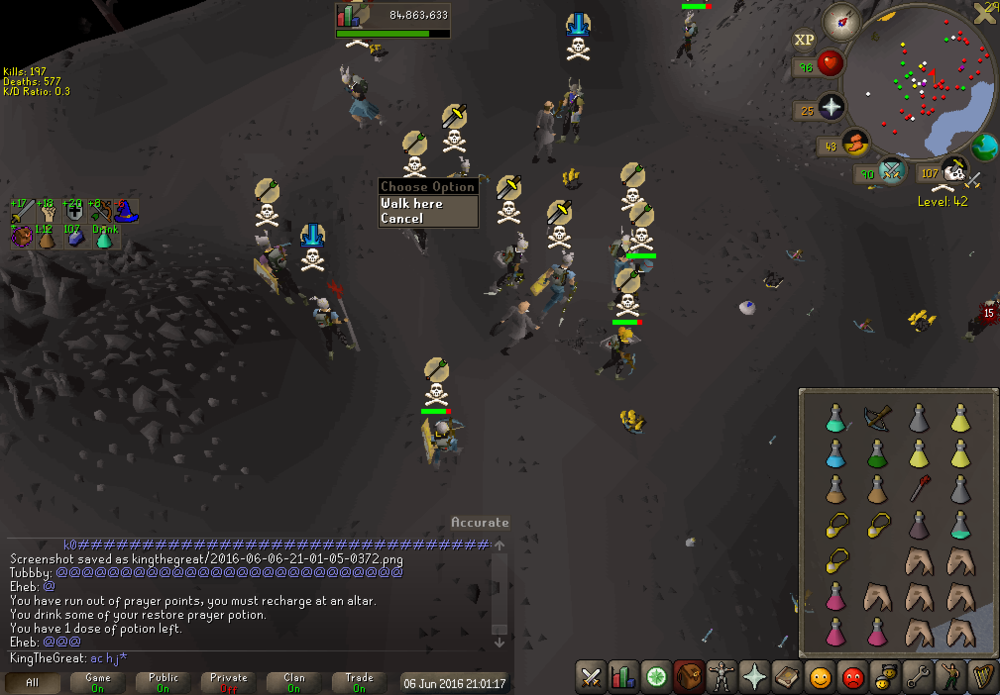Open the Worn Equipment tab

[720, 676]
